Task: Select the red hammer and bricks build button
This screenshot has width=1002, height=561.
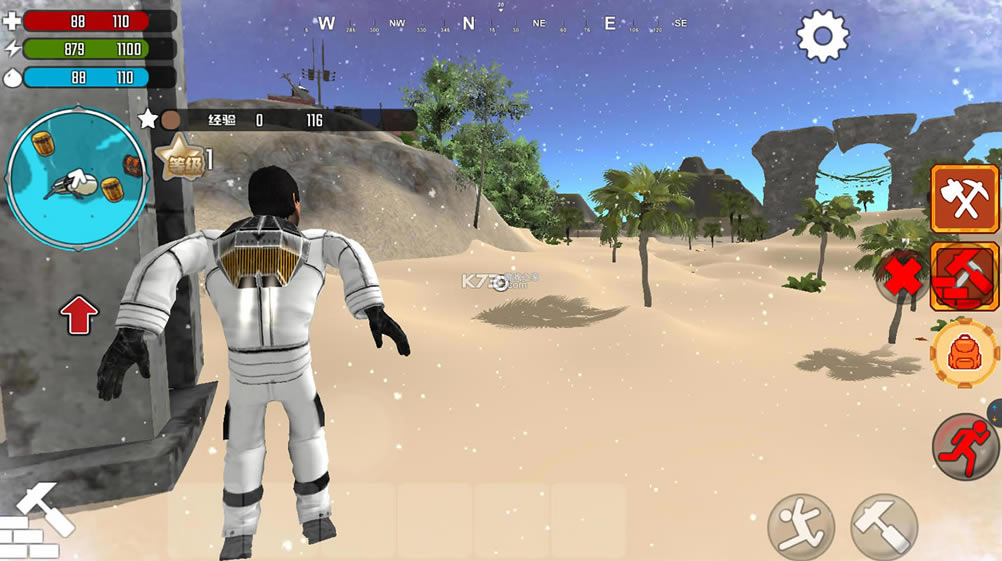Action: tap(964, 277)
